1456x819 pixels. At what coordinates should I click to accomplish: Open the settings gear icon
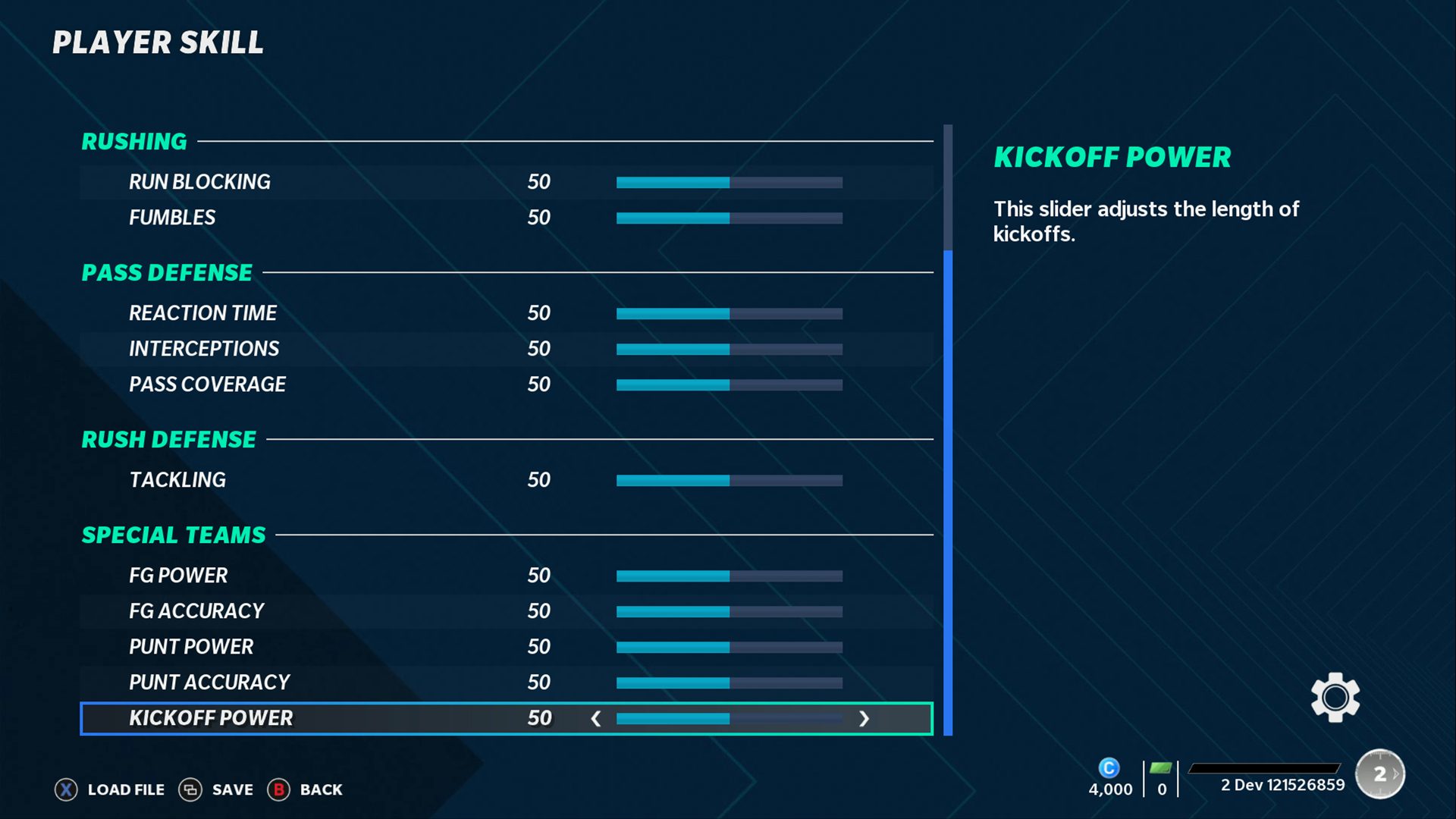point(1335,697)
